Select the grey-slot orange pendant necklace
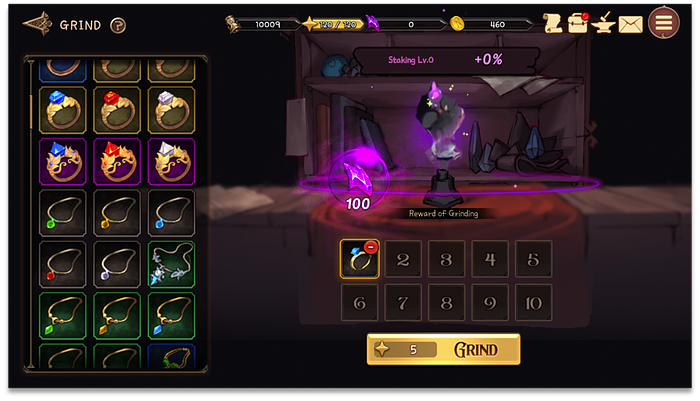This screenshot has height=401, width=700. (116, 213)
